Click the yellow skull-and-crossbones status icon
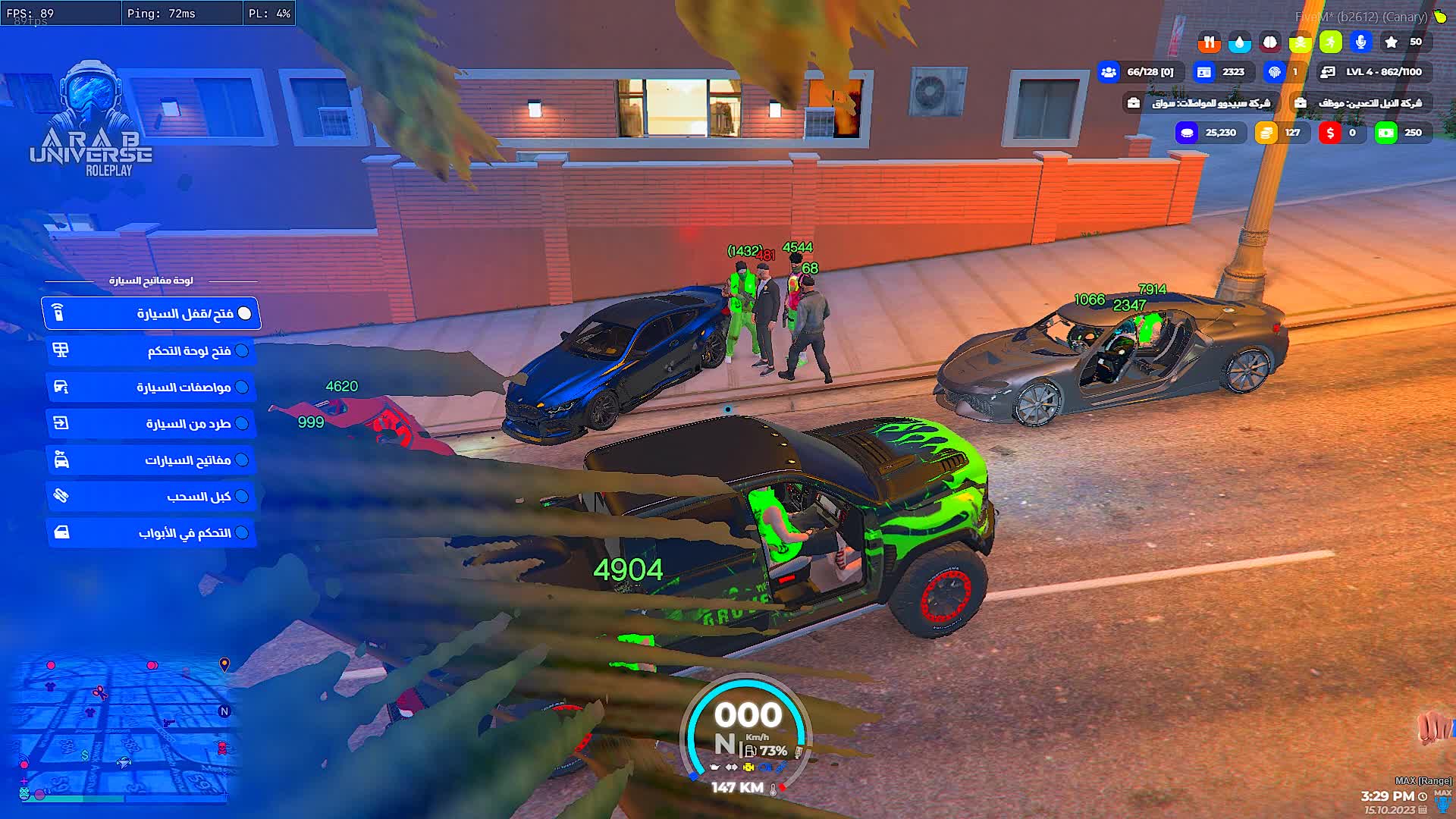Viewport: 1456px width, 819px height. (x=1300, y=42)
